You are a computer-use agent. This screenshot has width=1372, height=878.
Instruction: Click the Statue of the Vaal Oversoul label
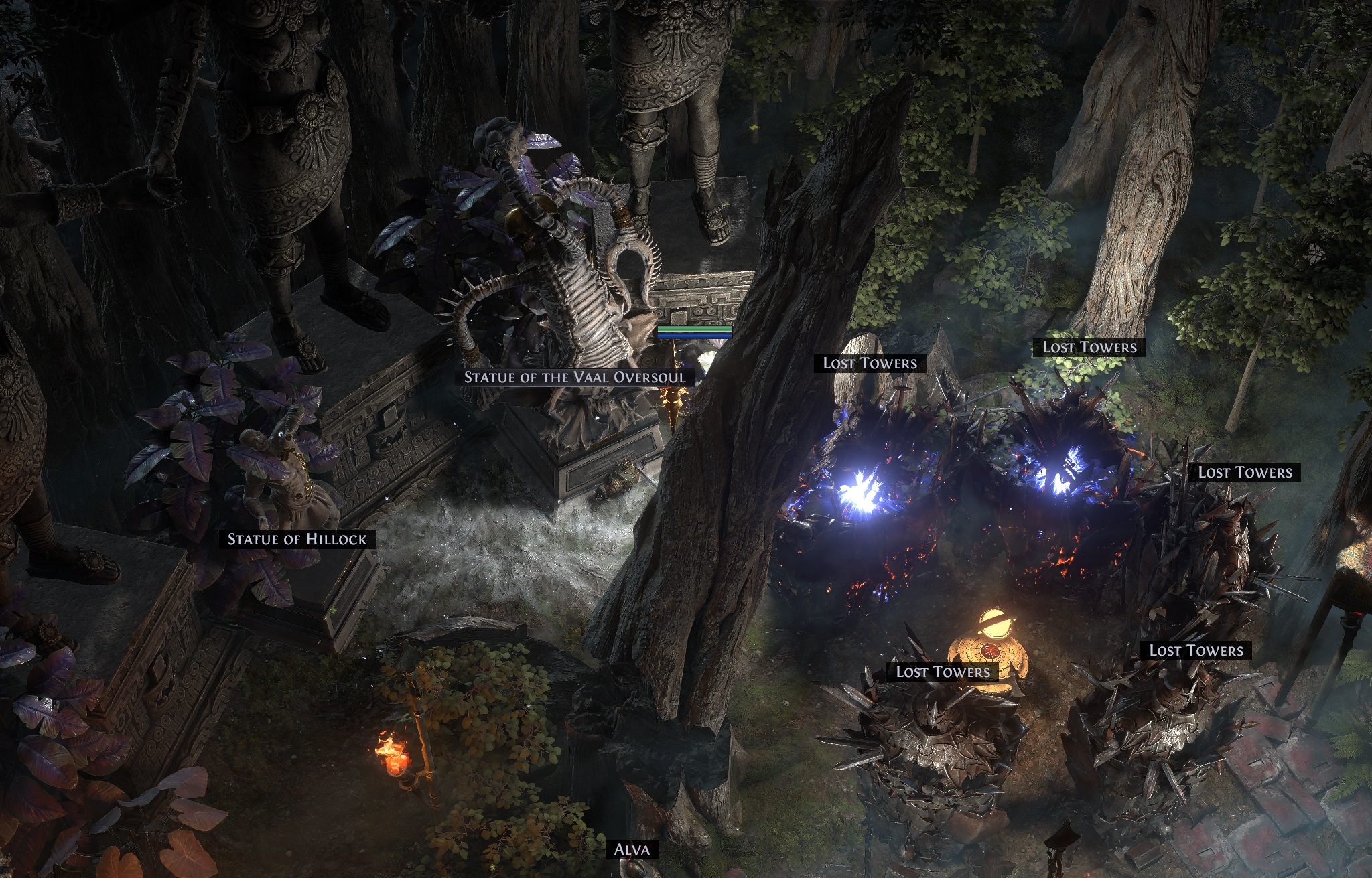point(575,378)
